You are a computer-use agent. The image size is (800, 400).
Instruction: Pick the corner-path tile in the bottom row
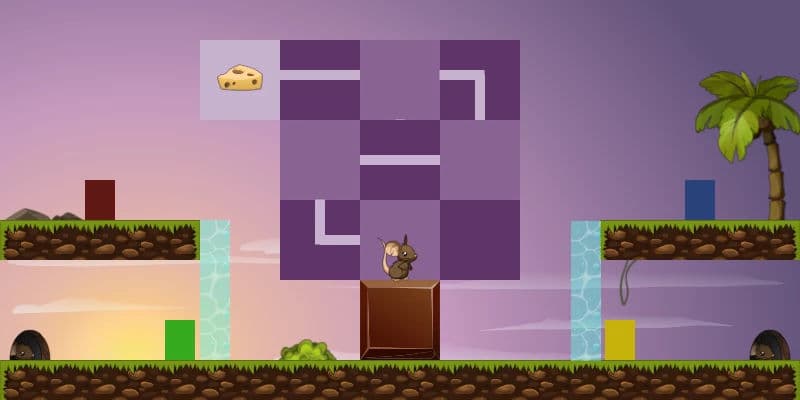pos(320,240)
